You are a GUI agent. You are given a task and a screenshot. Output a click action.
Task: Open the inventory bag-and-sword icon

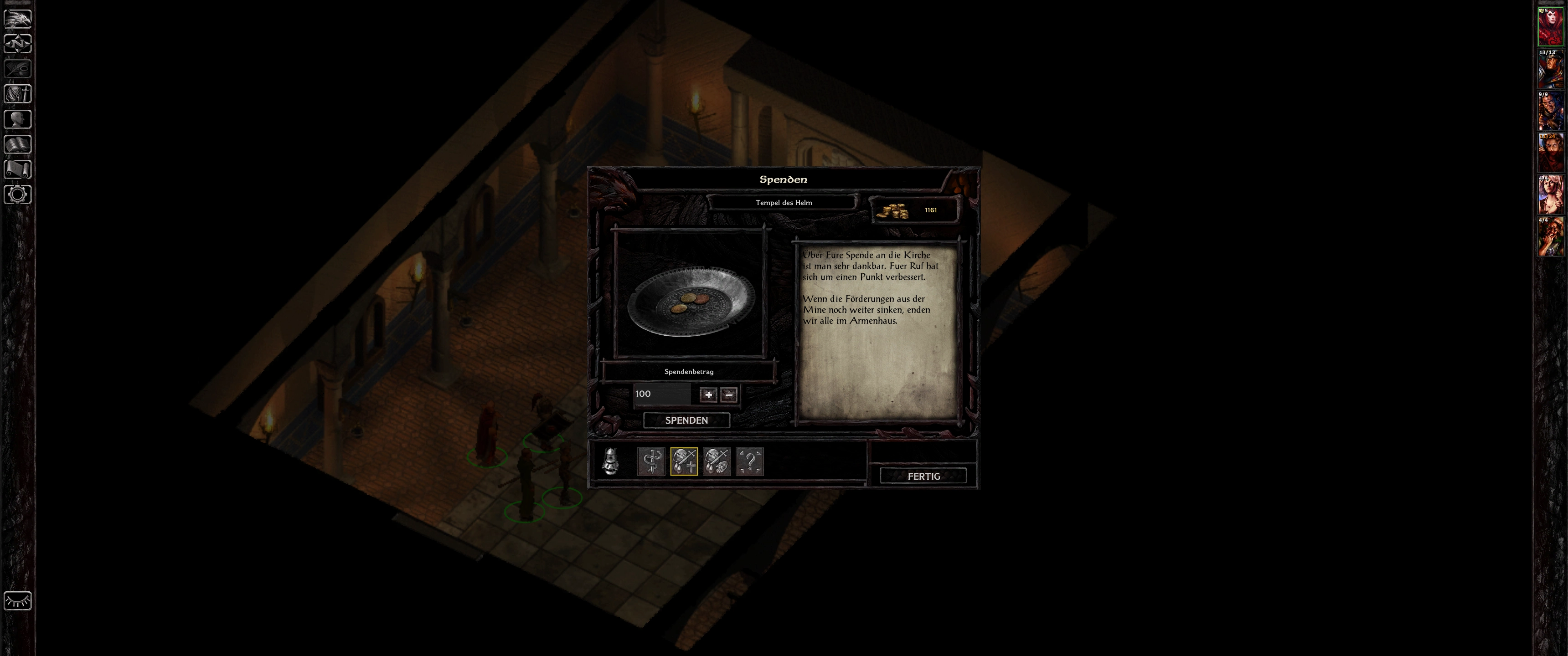pos(18,94)
